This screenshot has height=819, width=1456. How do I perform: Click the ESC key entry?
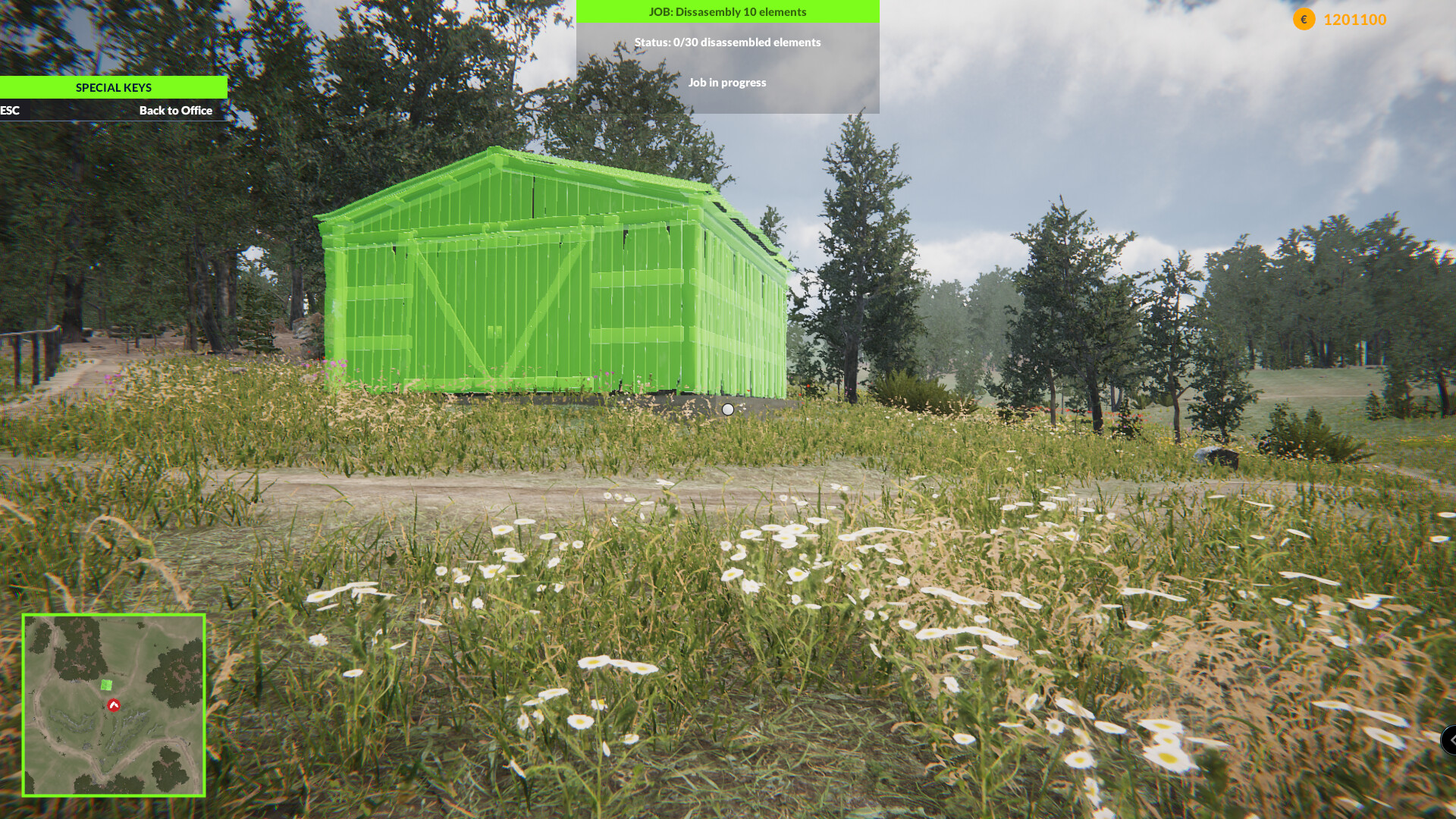(x=9, y=111)
